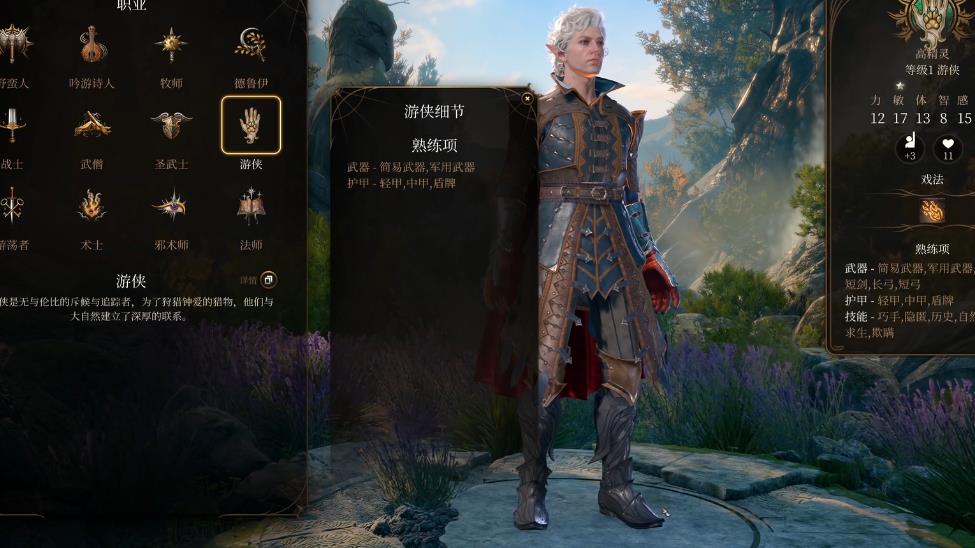Screen dimensions: 975x548
Task: Select the 野蛮人 (Barbarian) class
Action: 14,45
